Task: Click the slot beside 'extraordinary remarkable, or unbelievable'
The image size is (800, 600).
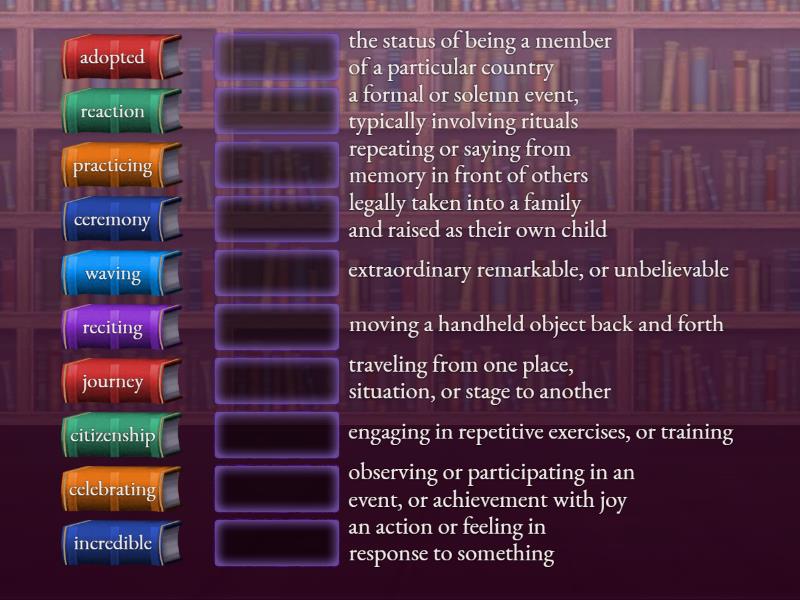Action: (277, 273)
